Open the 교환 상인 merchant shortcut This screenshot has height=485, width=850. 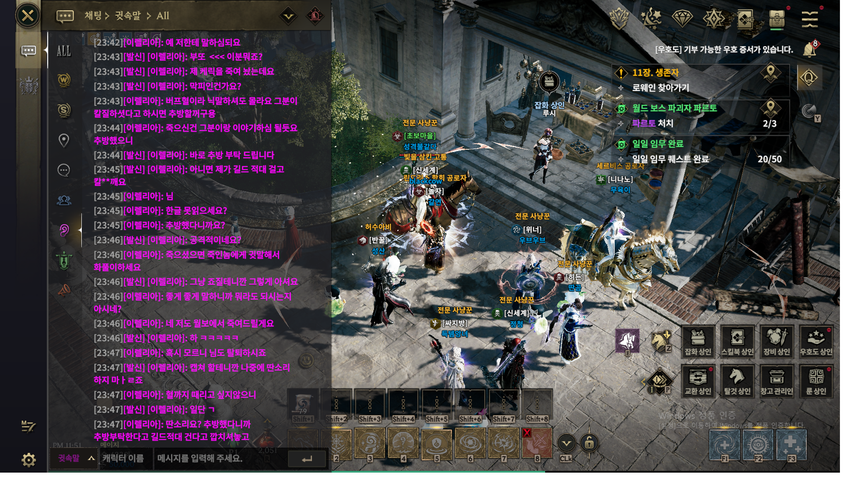coord(698,382)
